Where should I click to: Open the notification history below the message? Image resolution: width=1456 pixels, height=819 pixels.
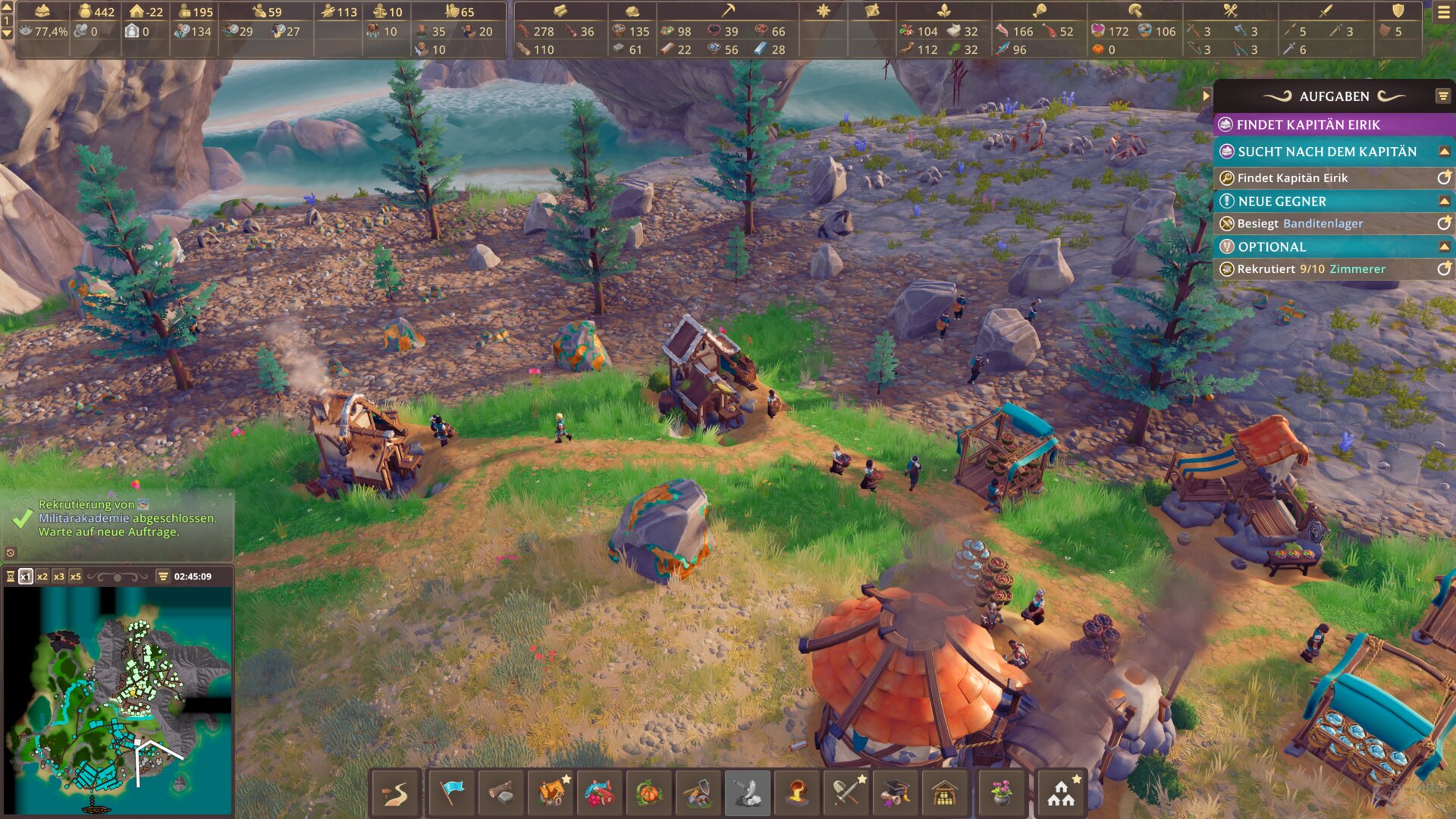pyautogui.click(x=11, y=553)
